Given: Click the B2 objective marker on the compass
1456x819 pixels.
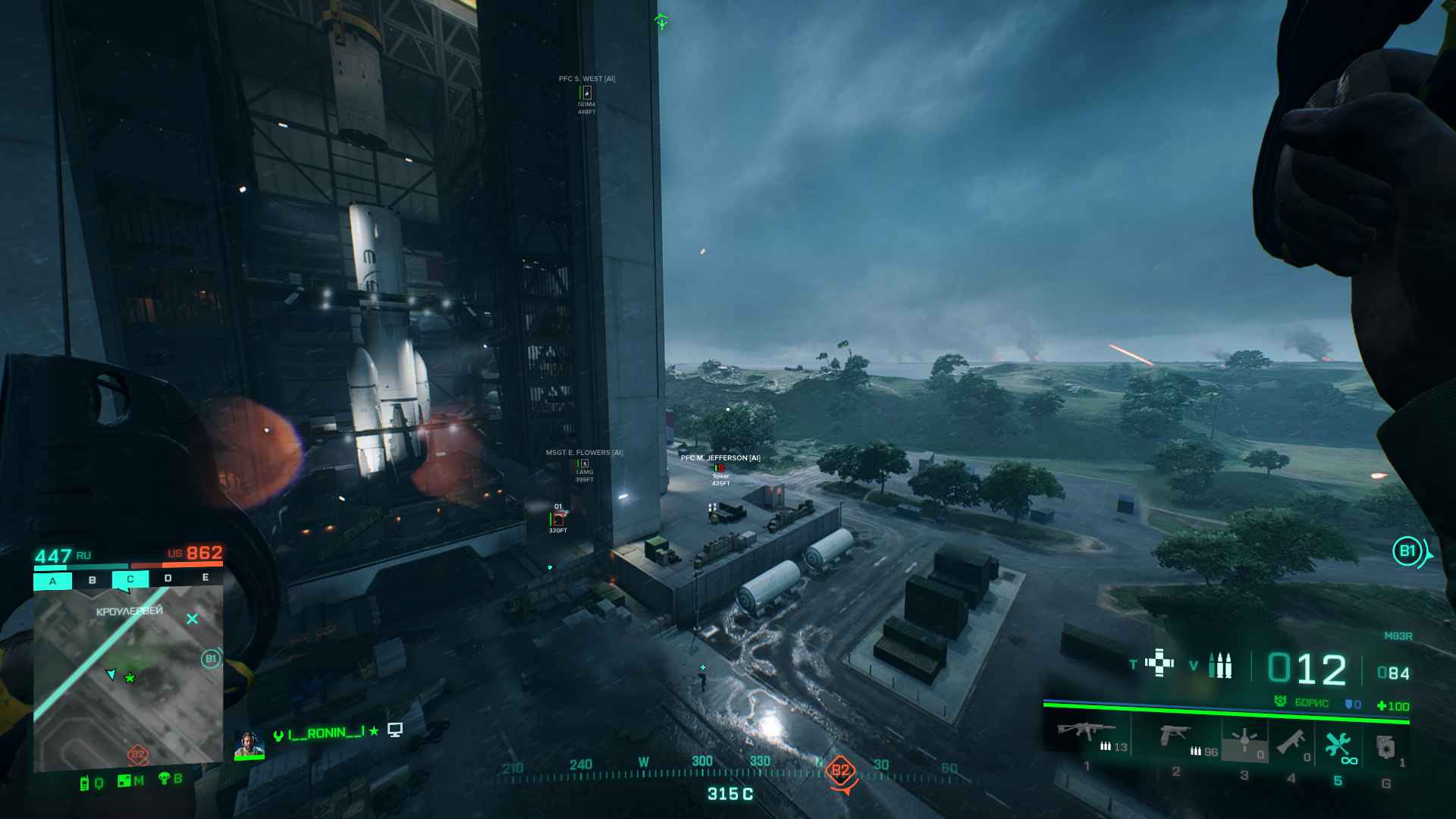Looking at the screenshot, I should [x=840, y=772].
